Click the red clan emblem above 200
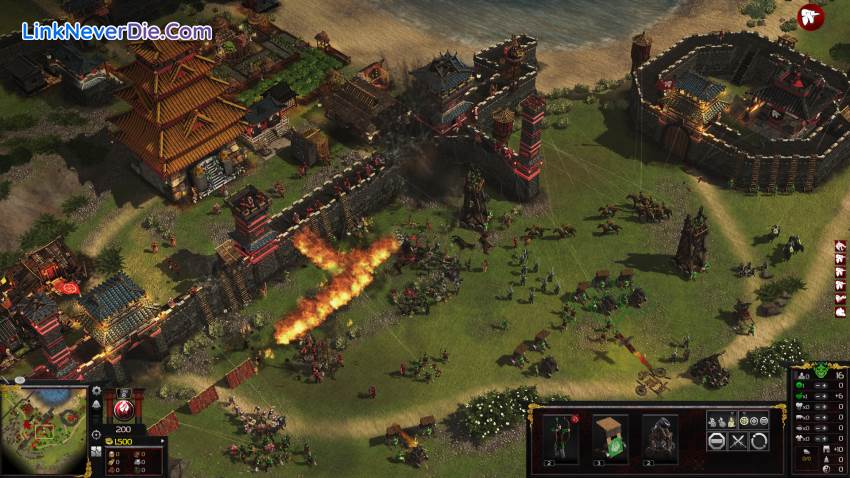This screenshot has width=850, height=478. (125, 409)
